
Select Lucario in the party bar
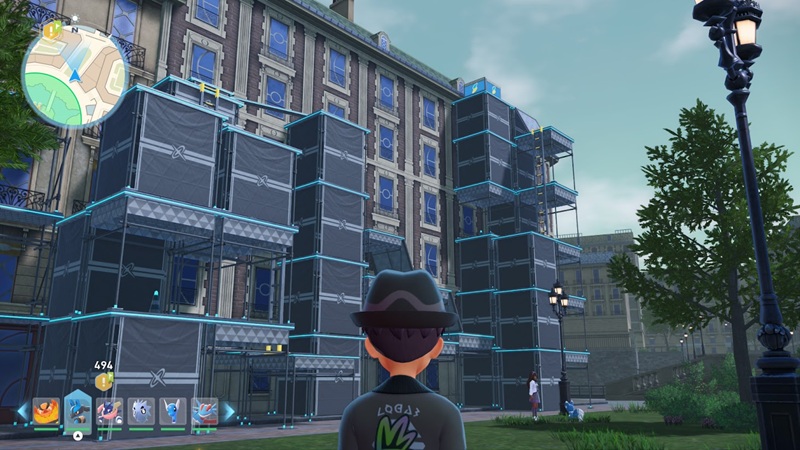(78, 410)
